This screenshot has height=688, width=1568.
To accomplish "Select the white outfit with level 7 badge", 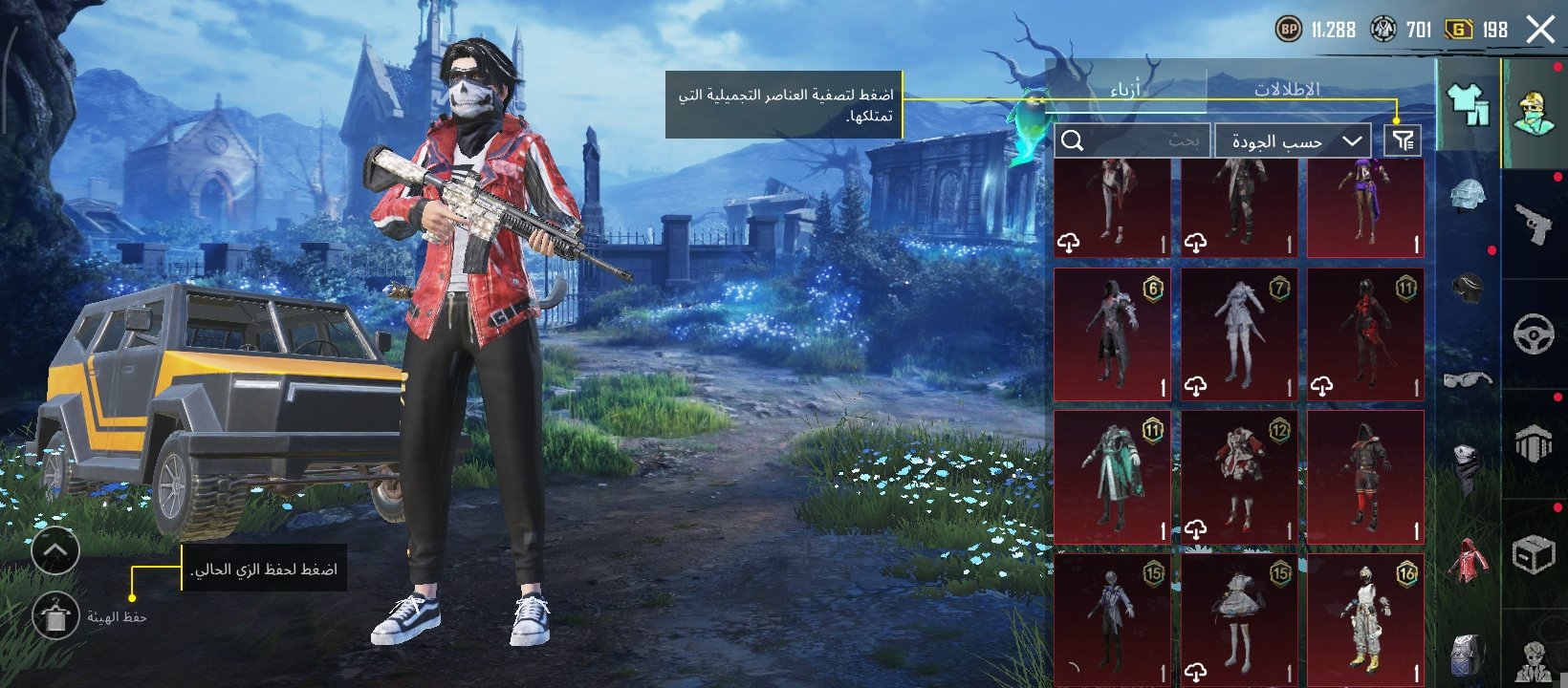I will pos(1239,334).
